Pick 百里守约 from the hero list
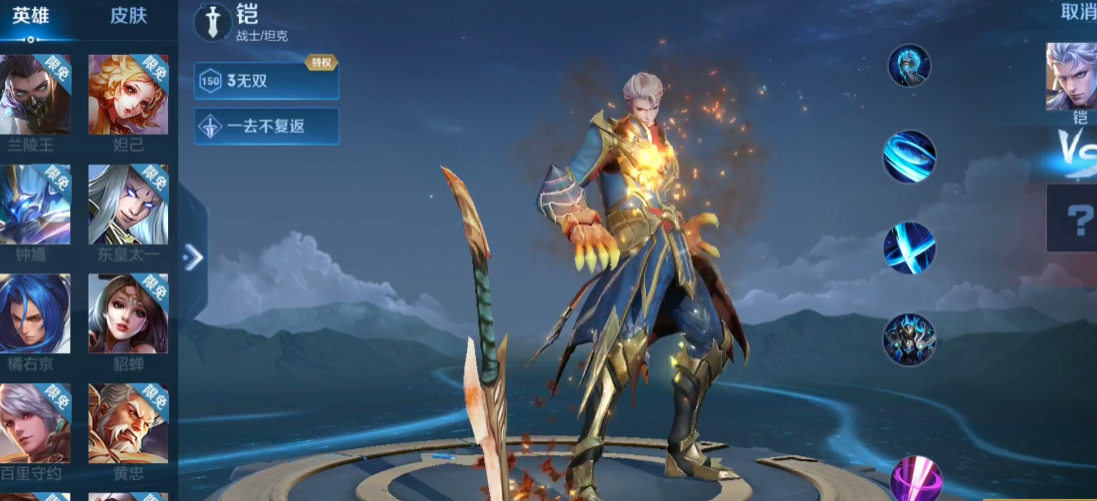Viewport: 1097px width, 501px height. click(35, 424)
